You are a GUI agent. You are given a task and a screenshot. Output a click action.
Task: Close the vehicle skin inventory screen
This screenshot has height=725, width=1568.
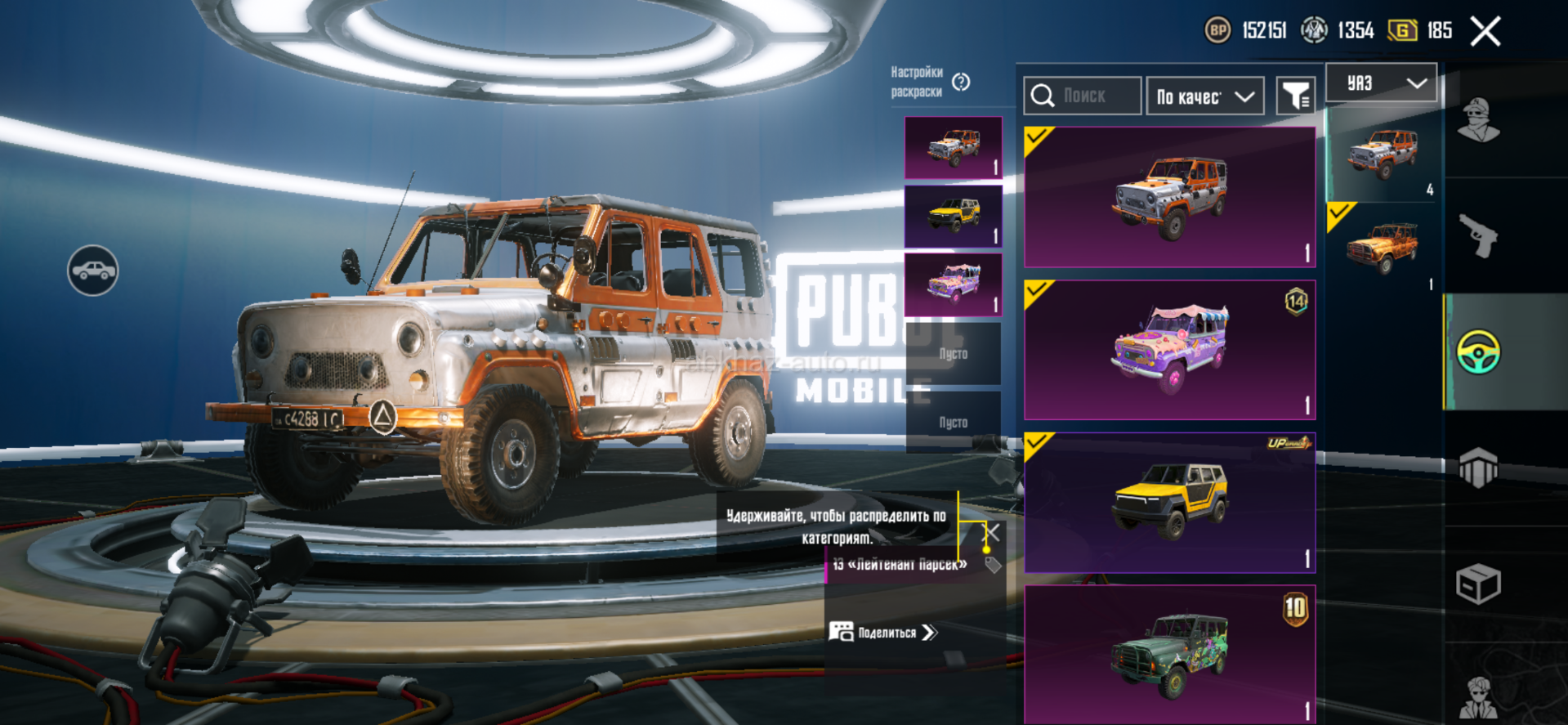(x=1485, y=32)
